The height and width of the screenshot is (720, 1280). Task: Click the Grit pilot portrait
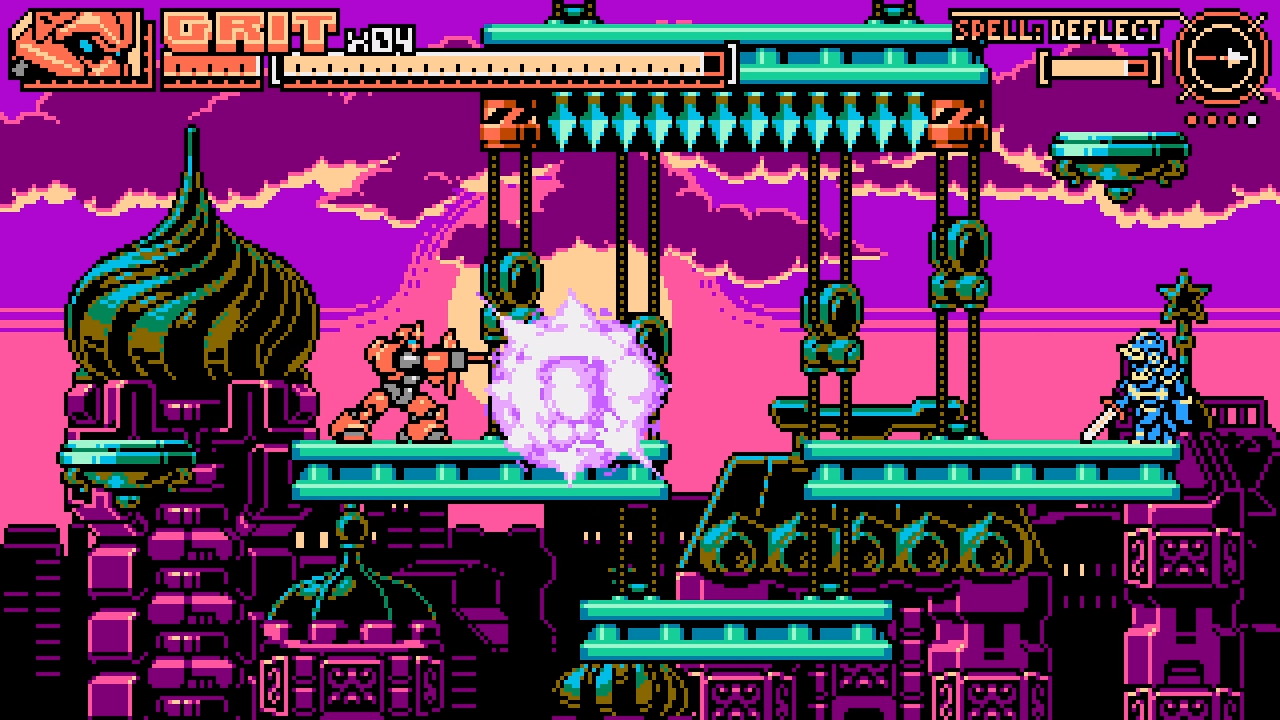pyautogui.click(x=78, y=46)
